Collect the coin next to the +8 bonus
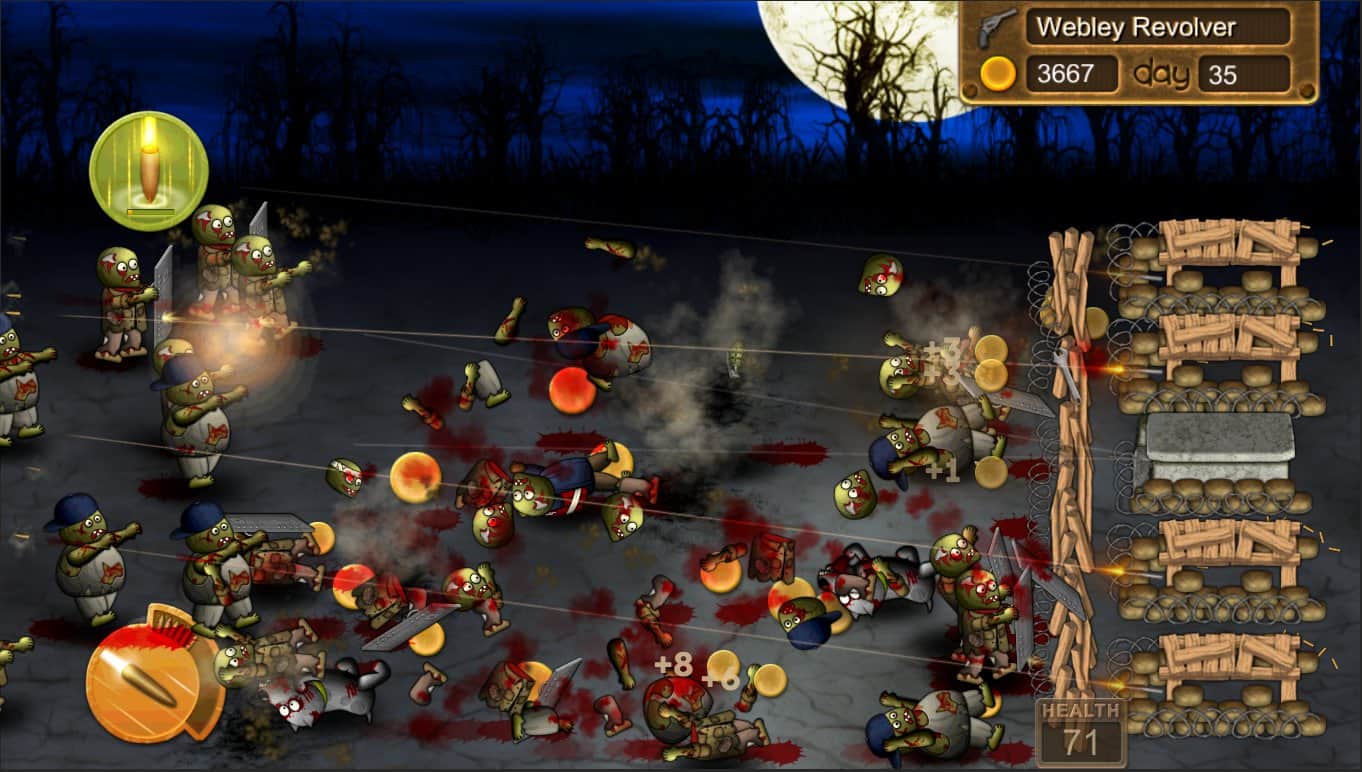Image resolution: width=1362 pixels, height=772 pixels. point(722,665)
